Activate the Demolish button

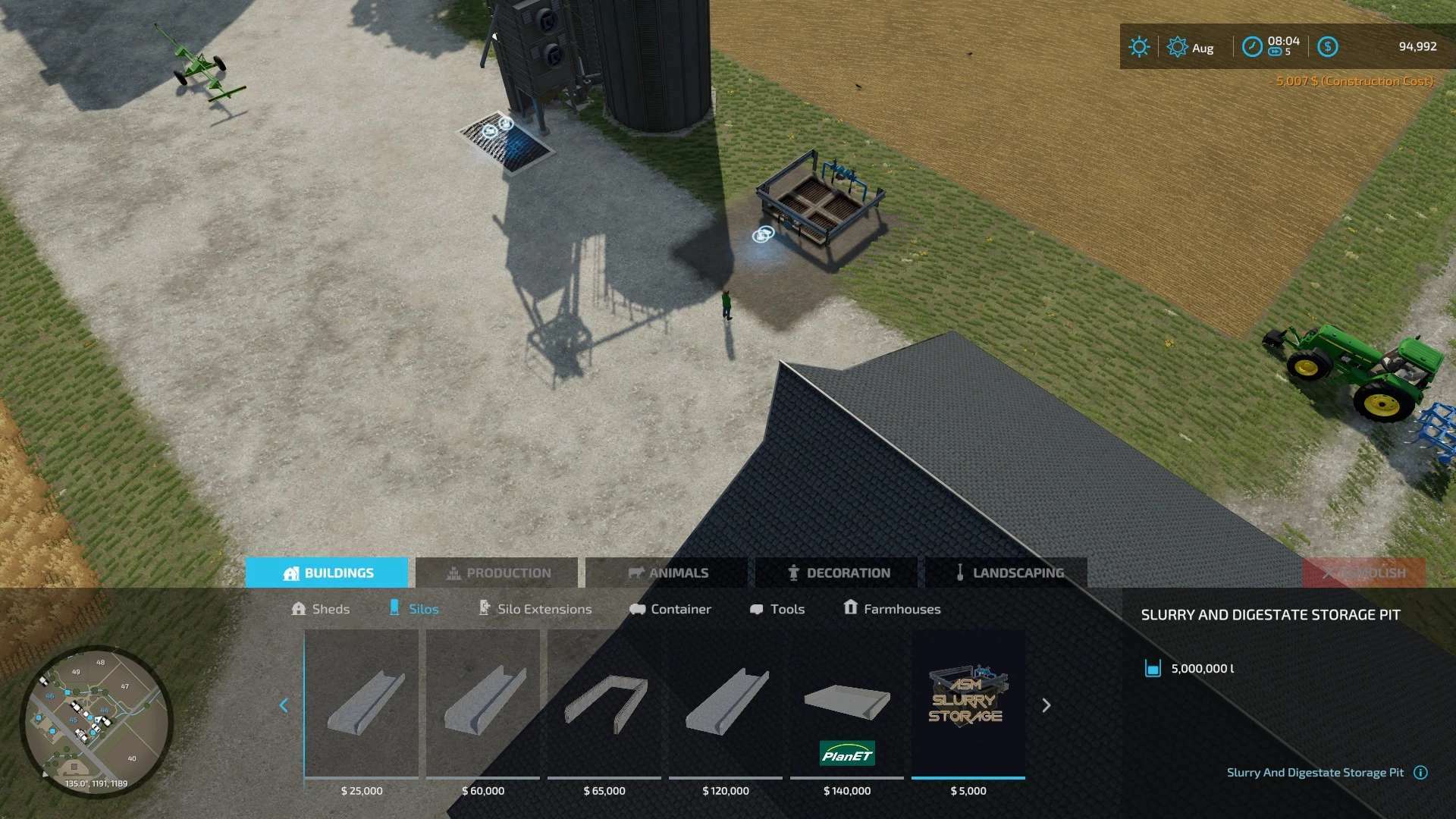pyautogui.click(x=1363, y=573)
